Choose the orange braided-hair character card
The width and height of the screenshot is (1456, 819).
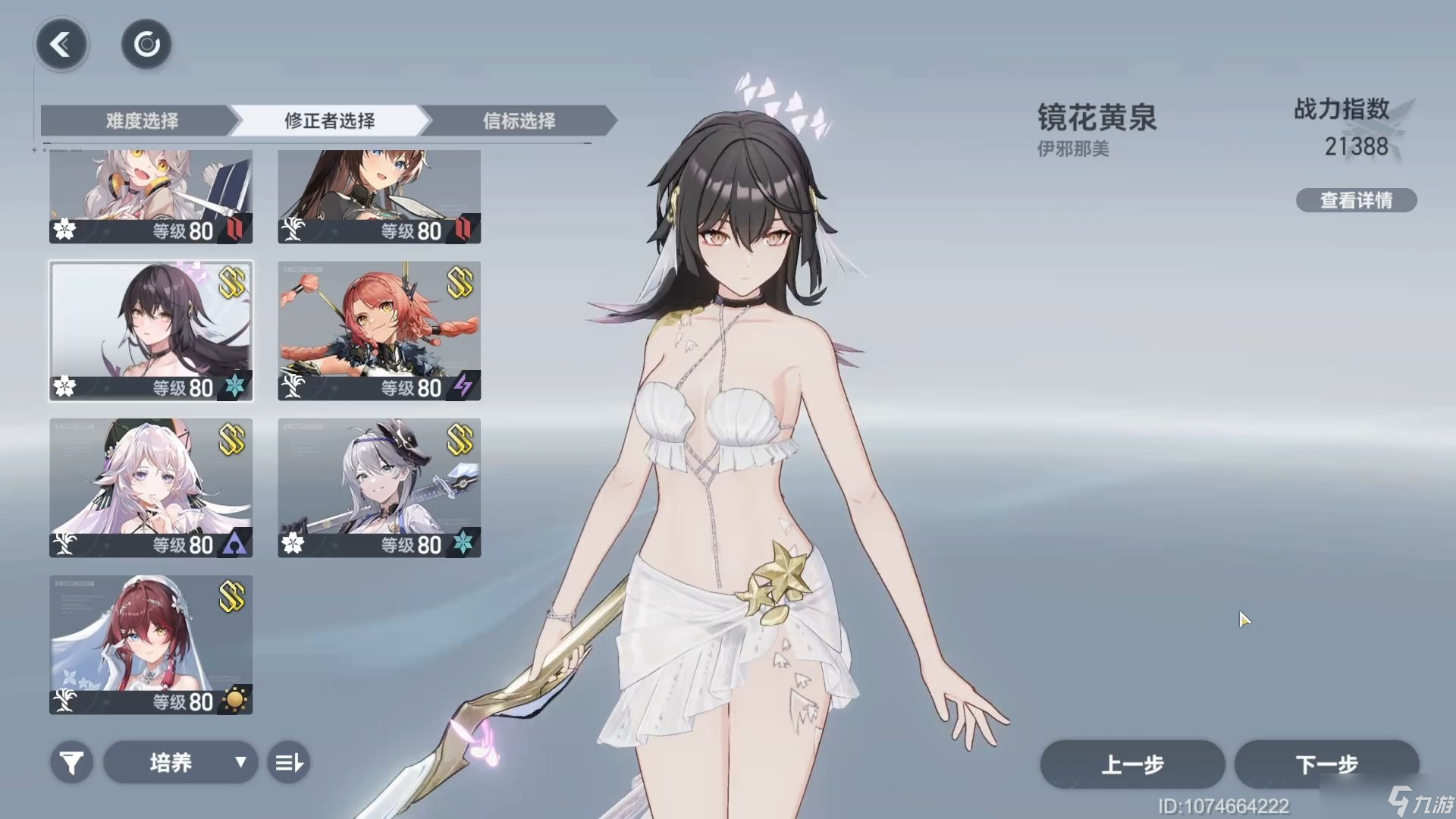point(379,331)
